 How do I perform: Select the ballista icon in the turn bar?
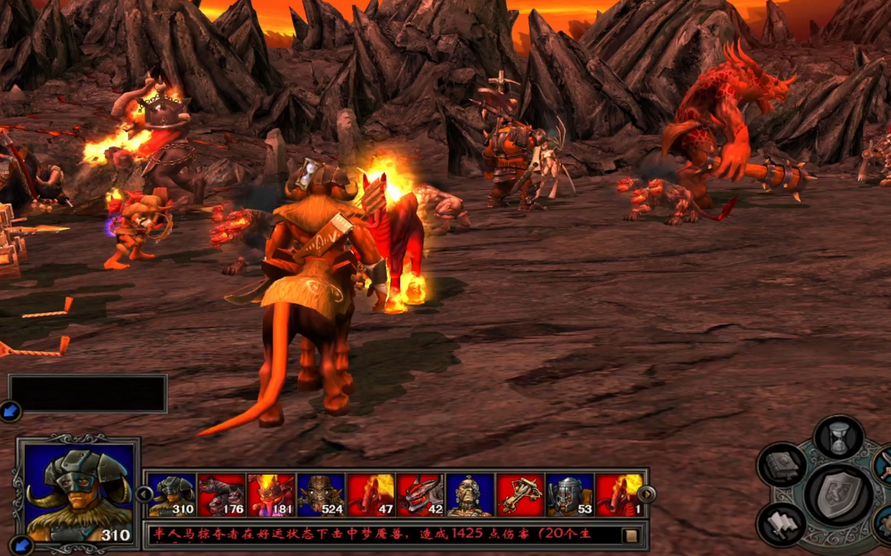point(520,494)
